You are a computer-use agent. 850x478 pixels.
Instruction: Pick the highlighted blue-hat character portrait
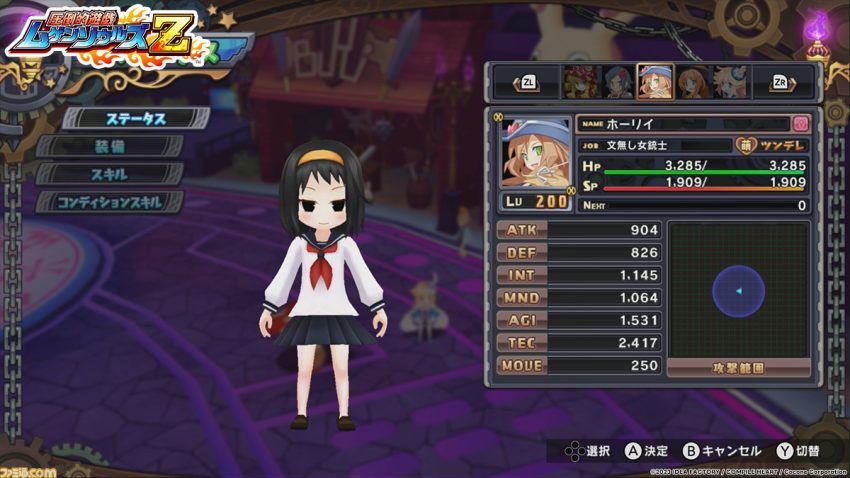tap(654, 82)
